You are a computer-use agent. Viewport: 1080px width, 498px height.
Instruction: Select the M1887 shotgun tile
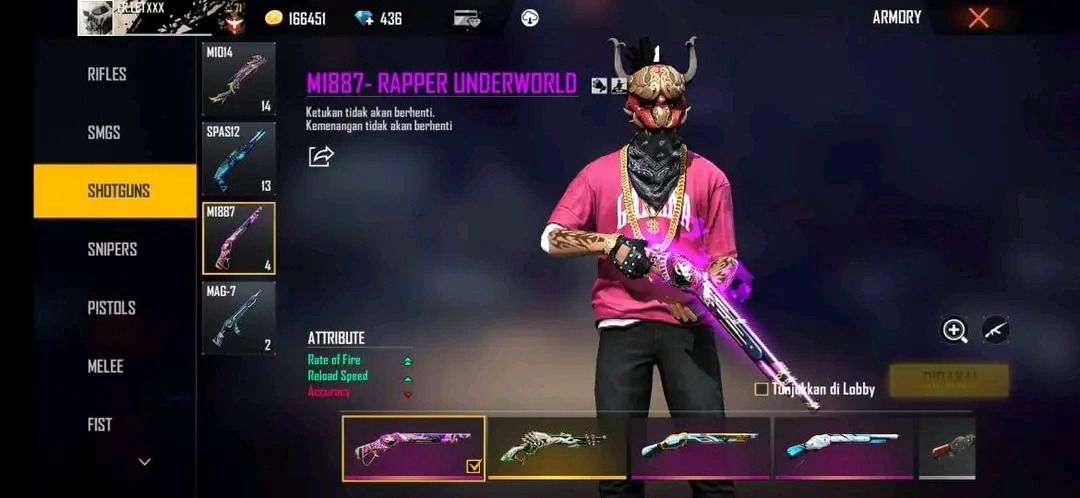pos(239,238)
